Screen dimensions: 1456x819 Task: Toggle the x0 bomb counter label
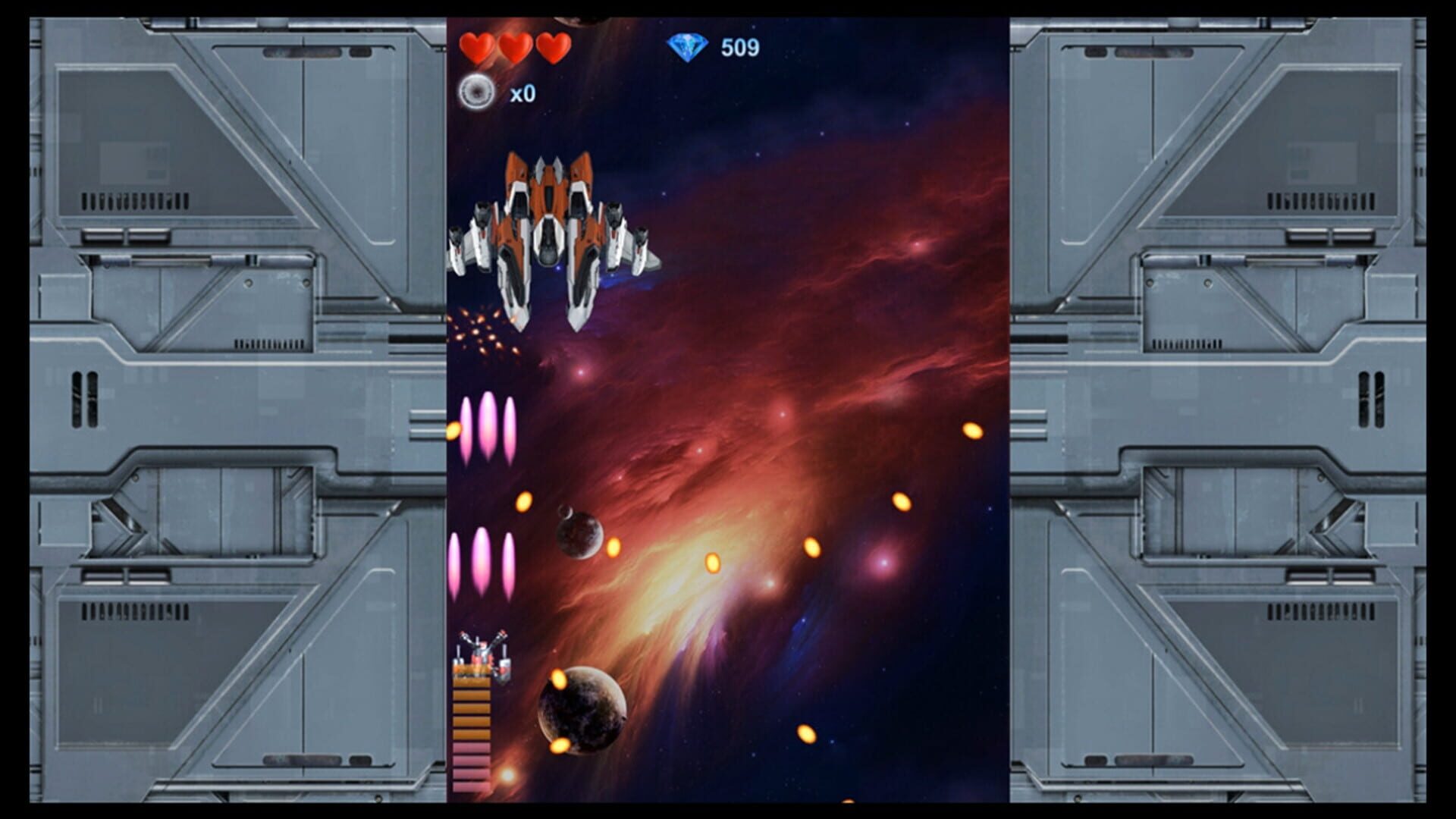point(522,94)
